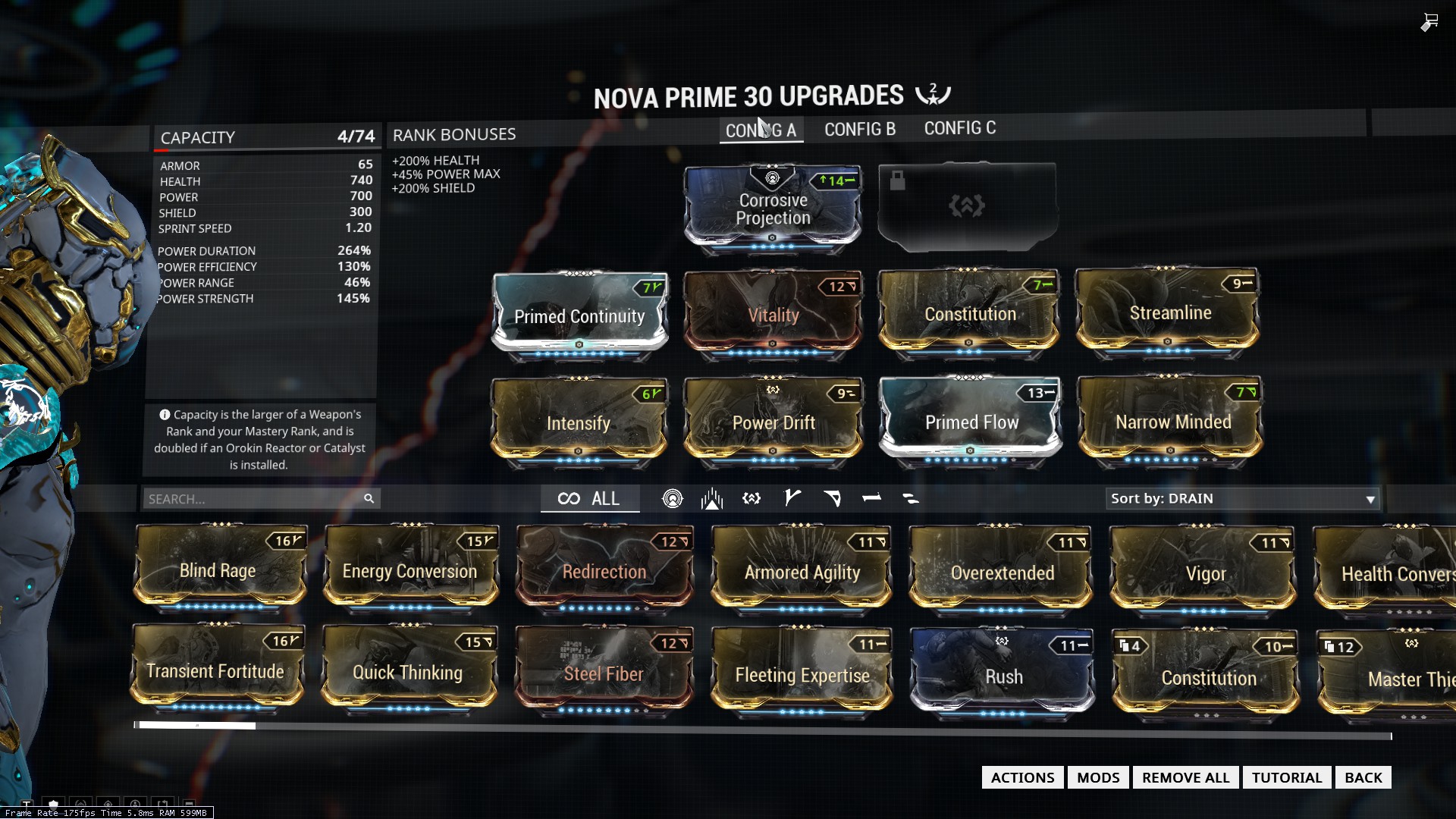Viewport: 1456px width, 819px height.
Task: Show all mods with the ALL filter
Action: pos(589,499)
